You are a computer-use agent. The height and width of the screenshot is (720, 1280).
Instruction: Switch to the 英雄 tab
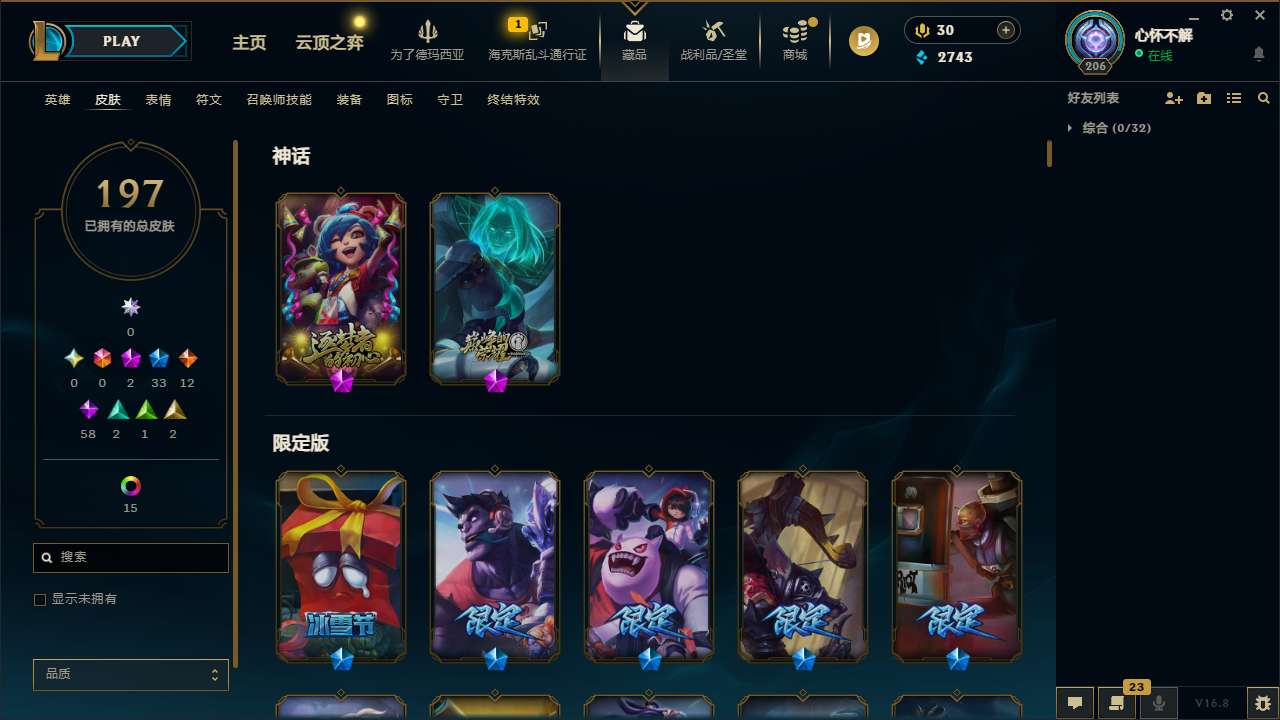pyautogui.click(x=57, y=100)
